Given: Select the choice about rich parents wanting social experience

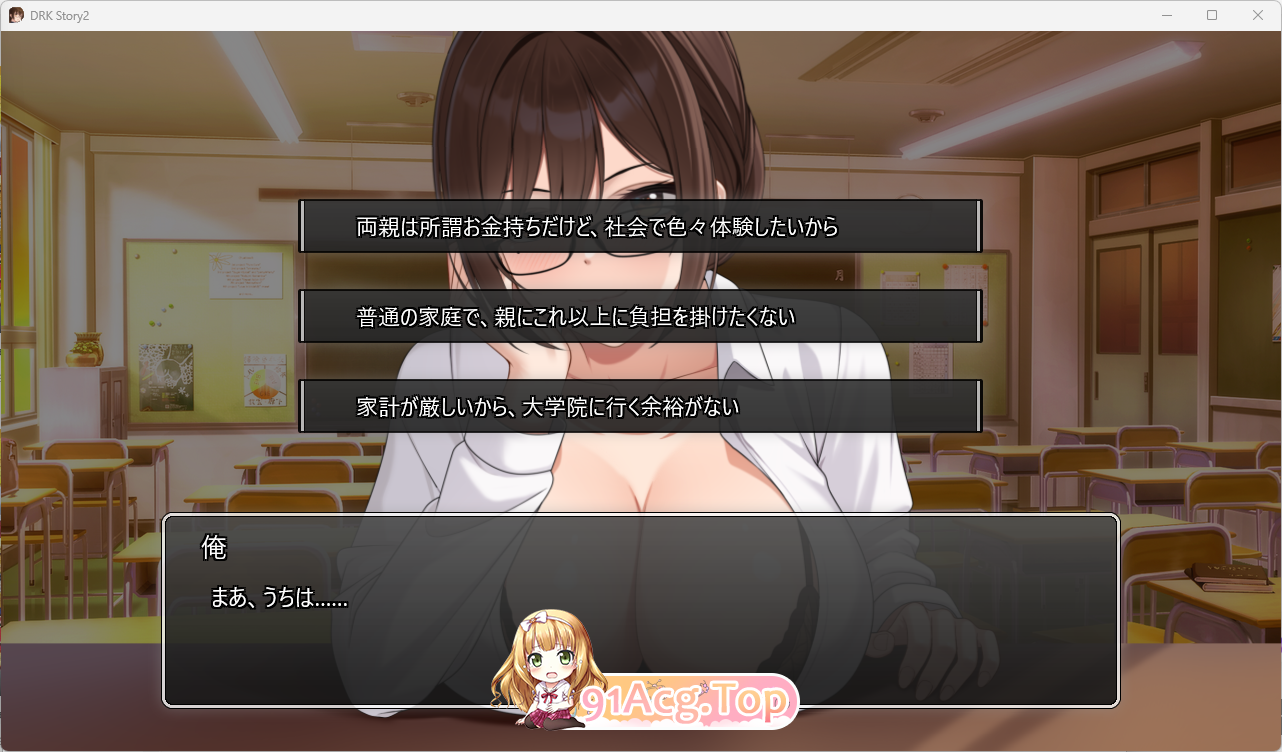Looking at the screenshot, I should (638, 227).
